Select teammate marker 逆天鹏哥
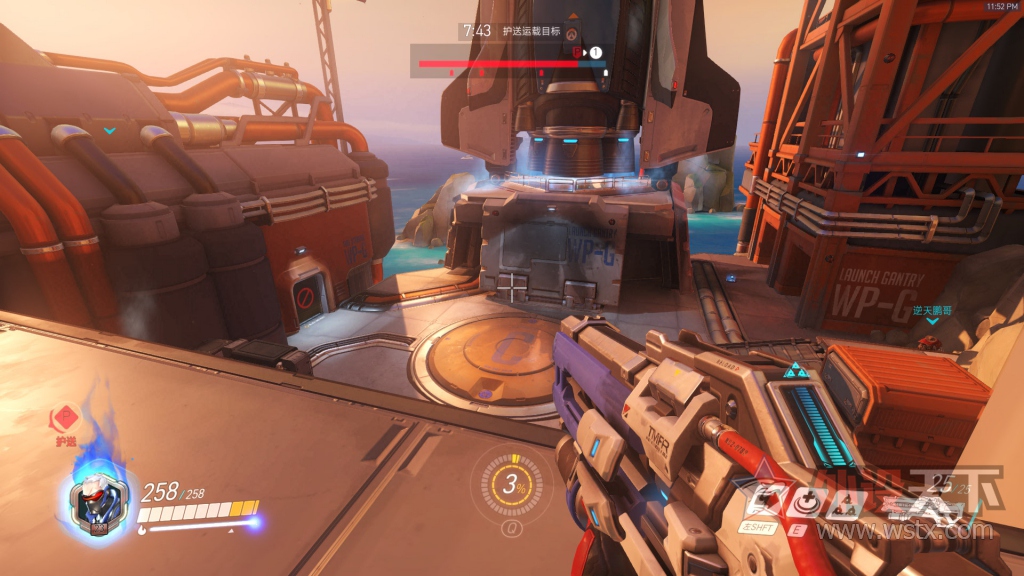This screenshot has width=1024, height=576. click(x=932, y=312)
